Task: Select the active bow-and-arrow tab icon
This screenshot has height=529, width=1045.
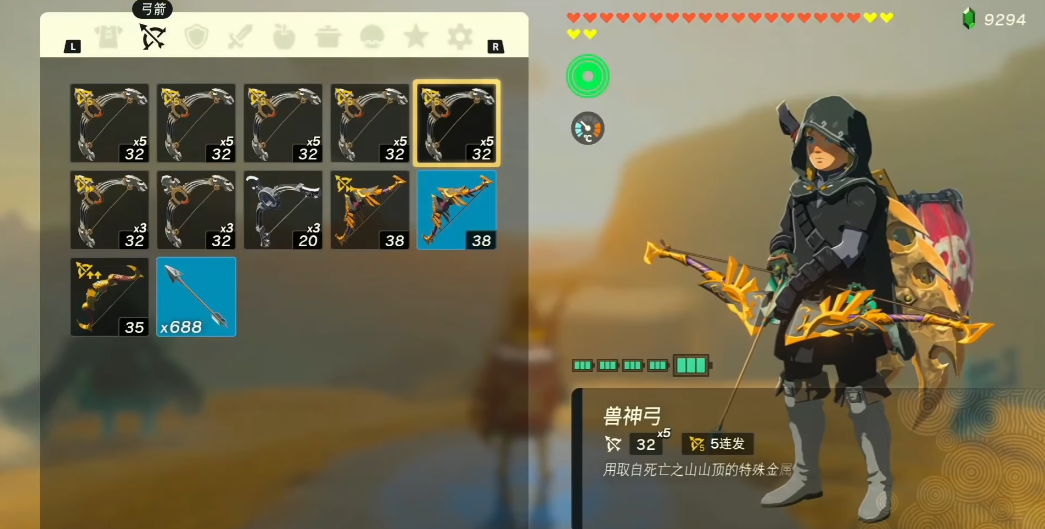Action: tap(152, 38)
